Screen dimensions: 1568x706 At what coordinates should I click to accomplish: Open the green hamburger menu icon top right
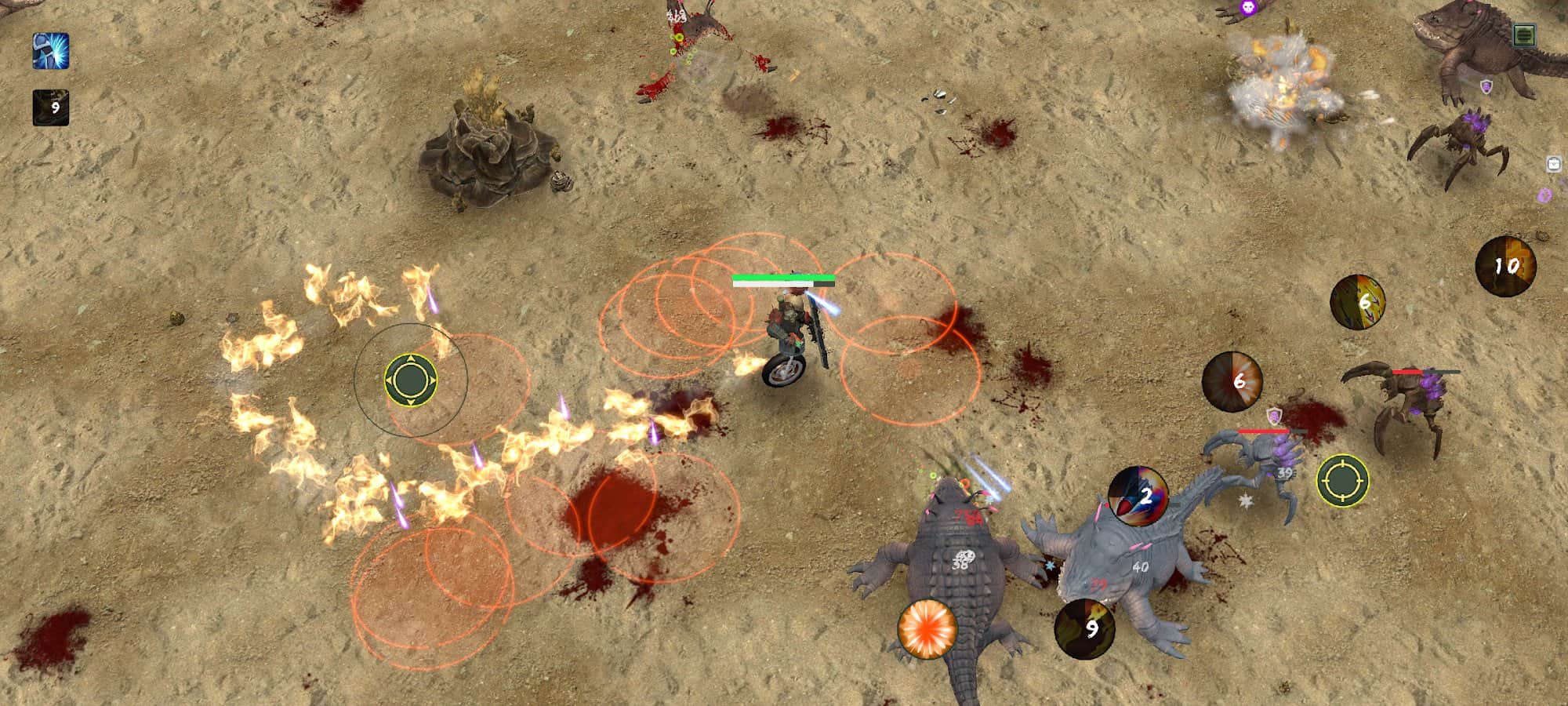(1524, 34)
